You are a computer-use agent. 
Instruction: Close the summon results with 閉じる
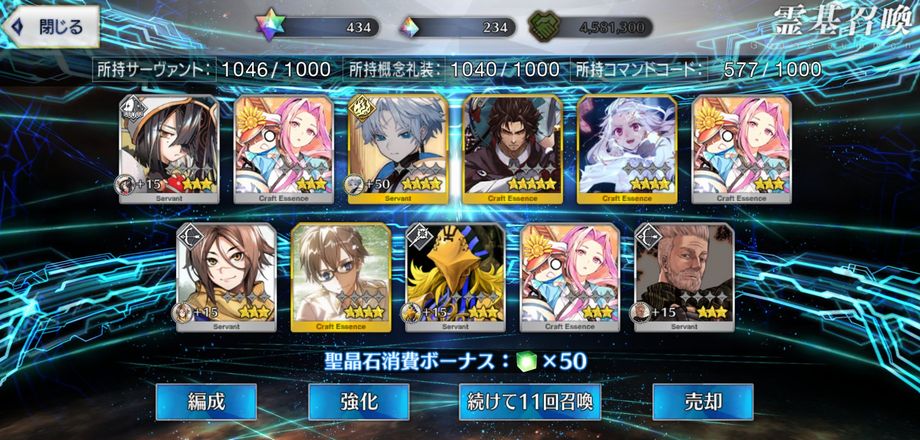(x=53, y=27)
